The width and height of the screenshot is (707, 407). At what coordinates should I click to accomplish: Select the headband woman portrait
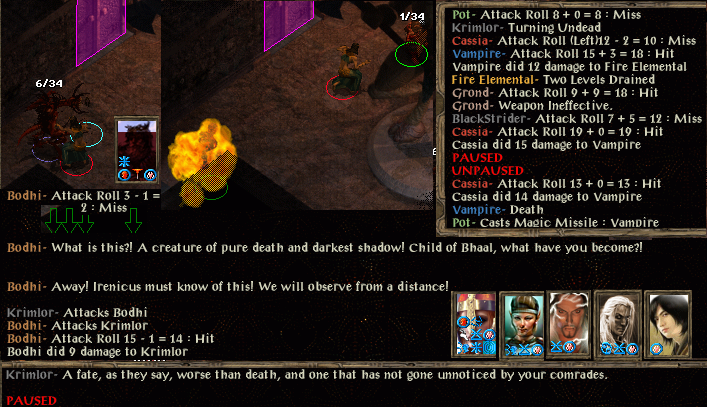coord(521,316)
